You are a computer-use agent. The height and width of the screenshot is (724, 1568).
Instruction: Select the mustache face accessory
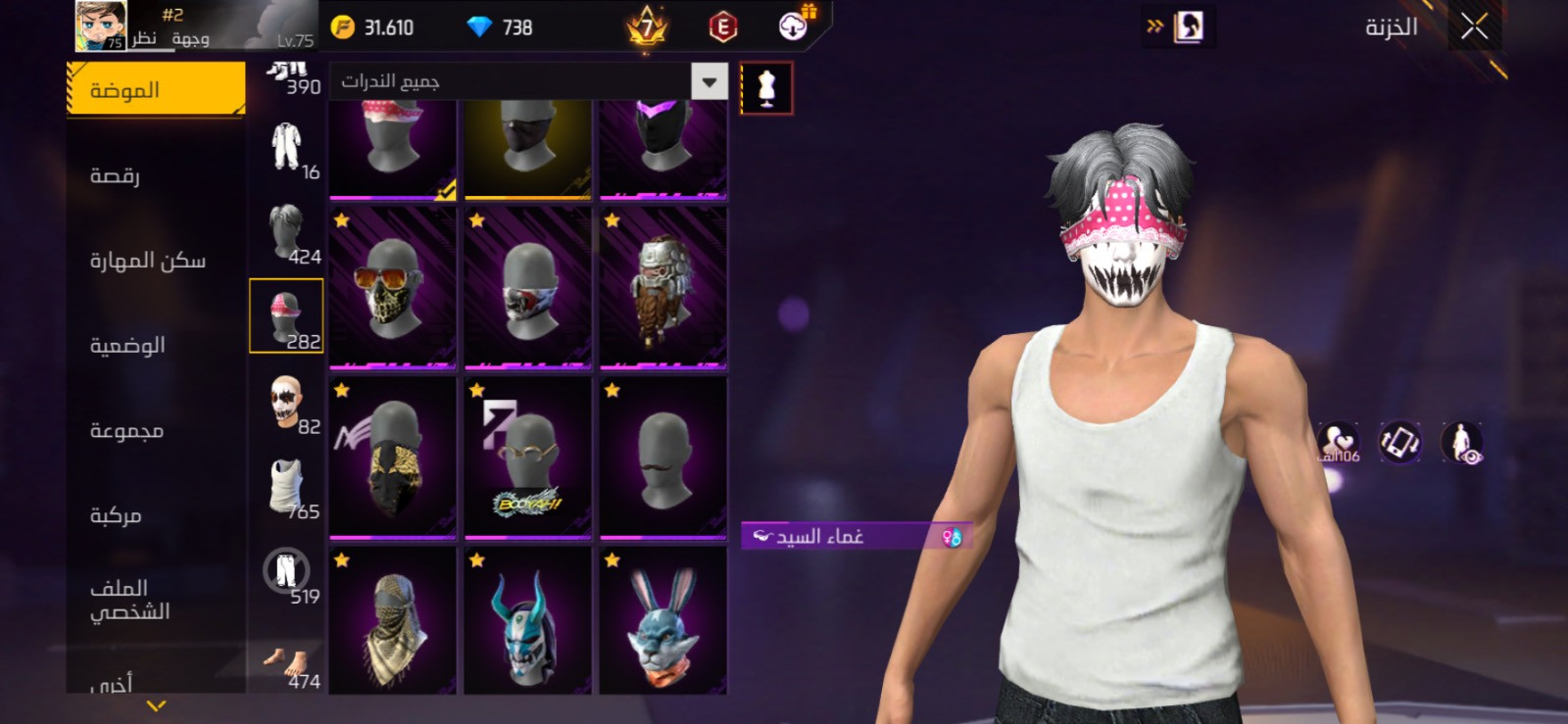tap(663, 457)
